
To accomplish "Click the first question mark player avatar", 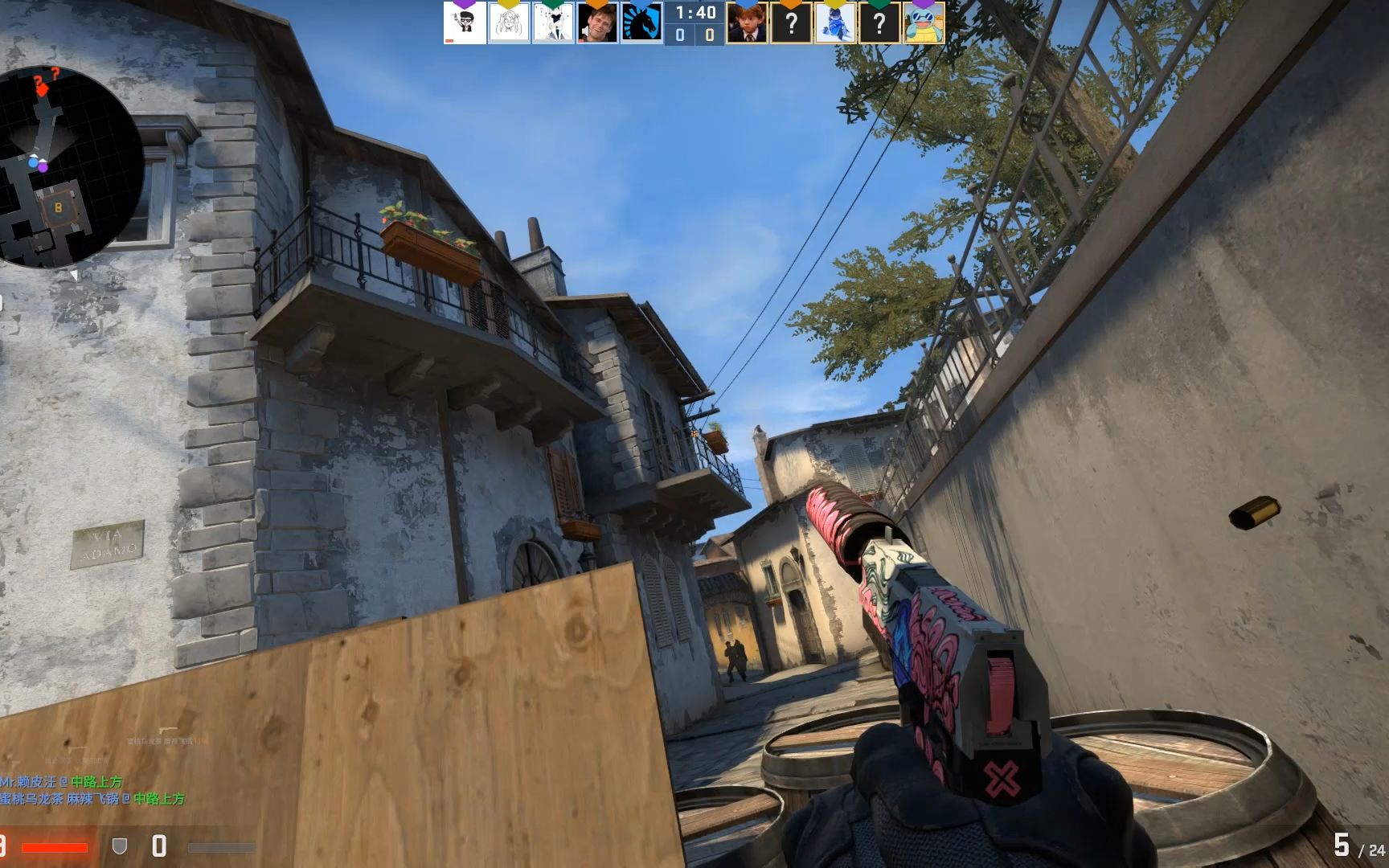I will click(793, 24).
